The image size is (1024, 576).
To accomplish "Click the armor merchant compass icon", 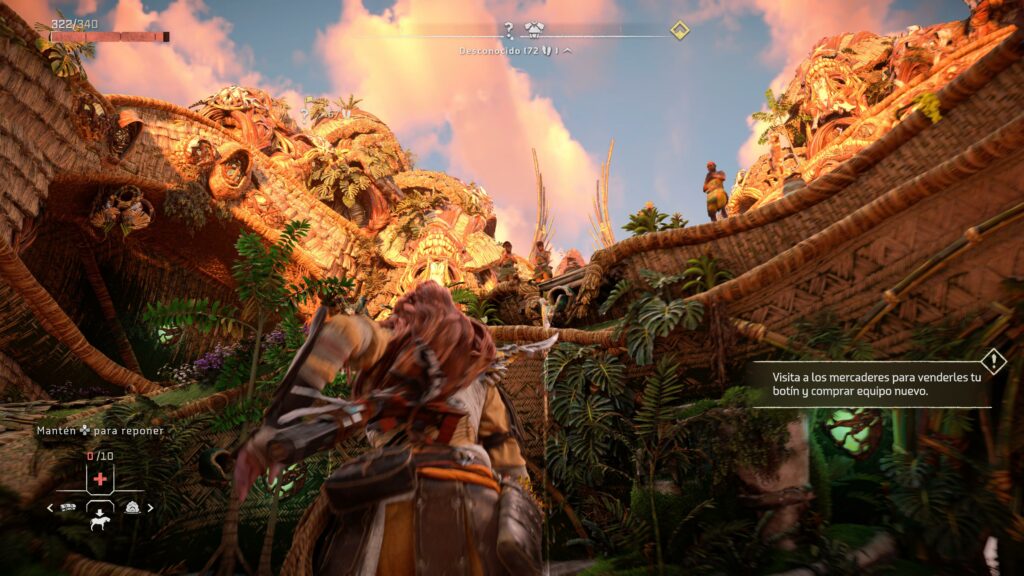I will pos(533,30).
